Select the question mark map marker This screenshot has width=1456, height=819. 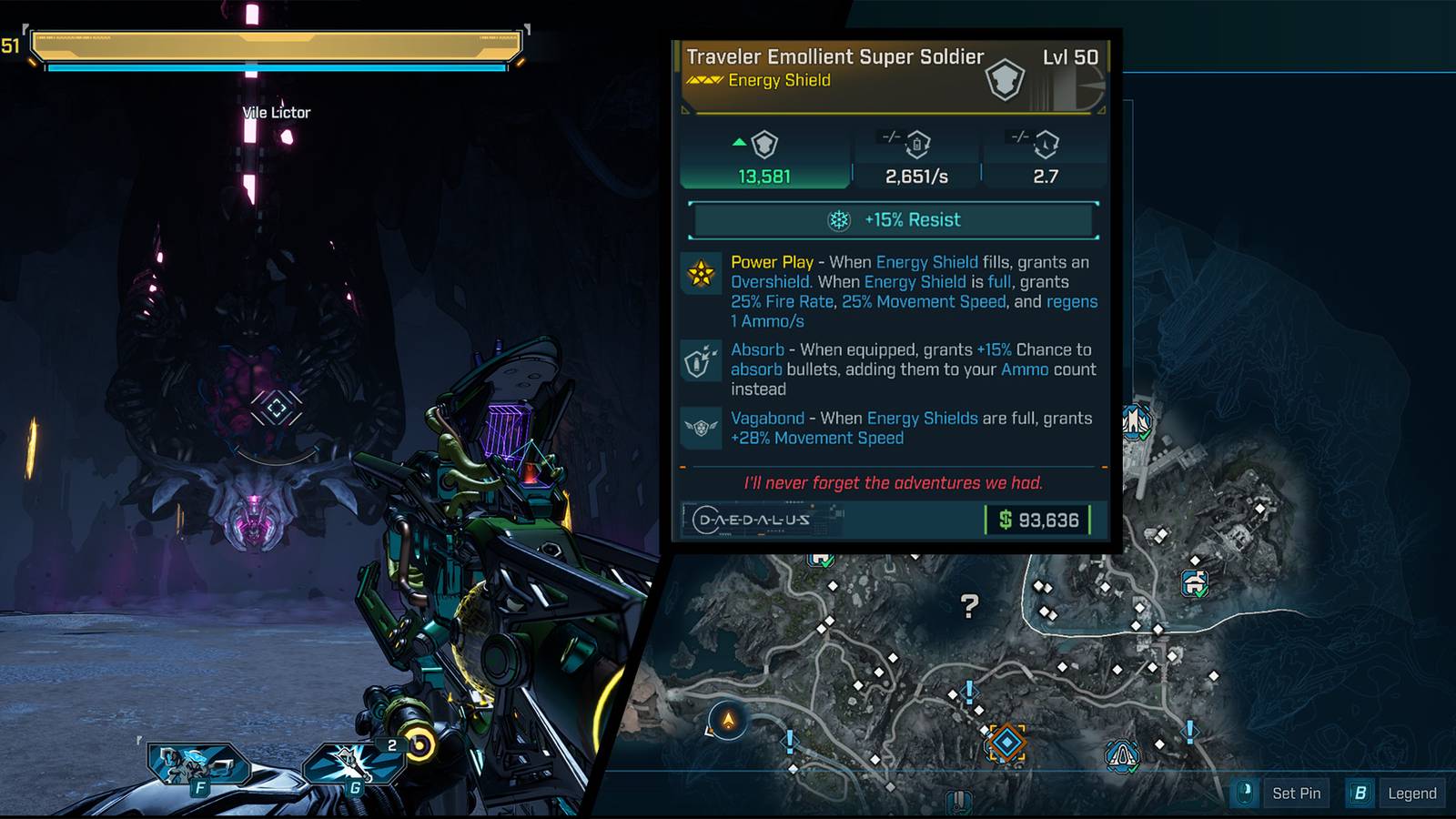pos(970,605)
